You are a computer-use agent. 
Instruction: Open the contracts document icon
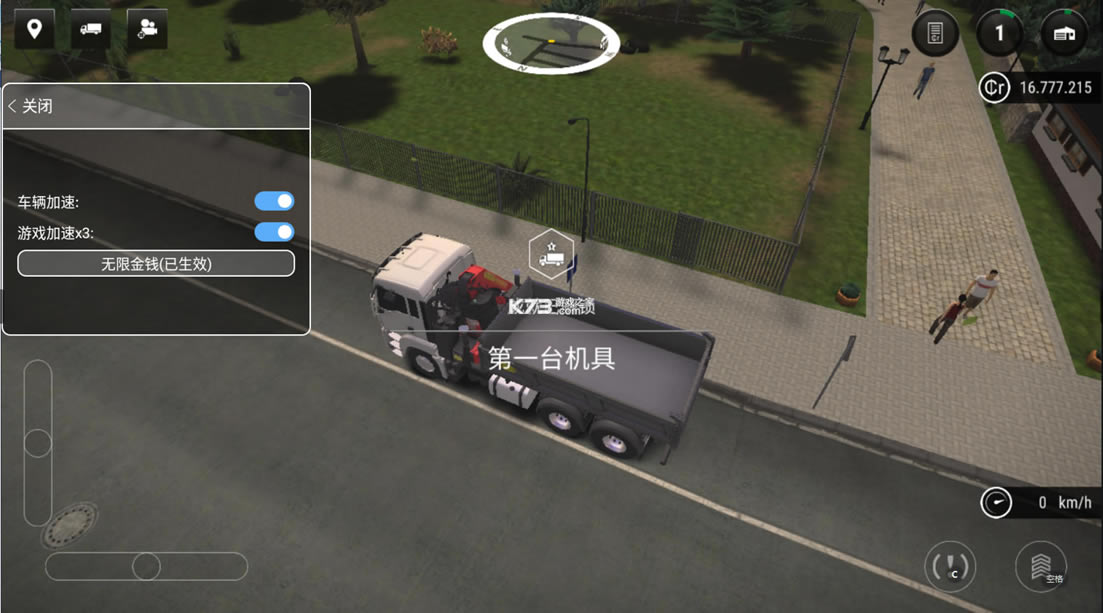coord(935,34)
